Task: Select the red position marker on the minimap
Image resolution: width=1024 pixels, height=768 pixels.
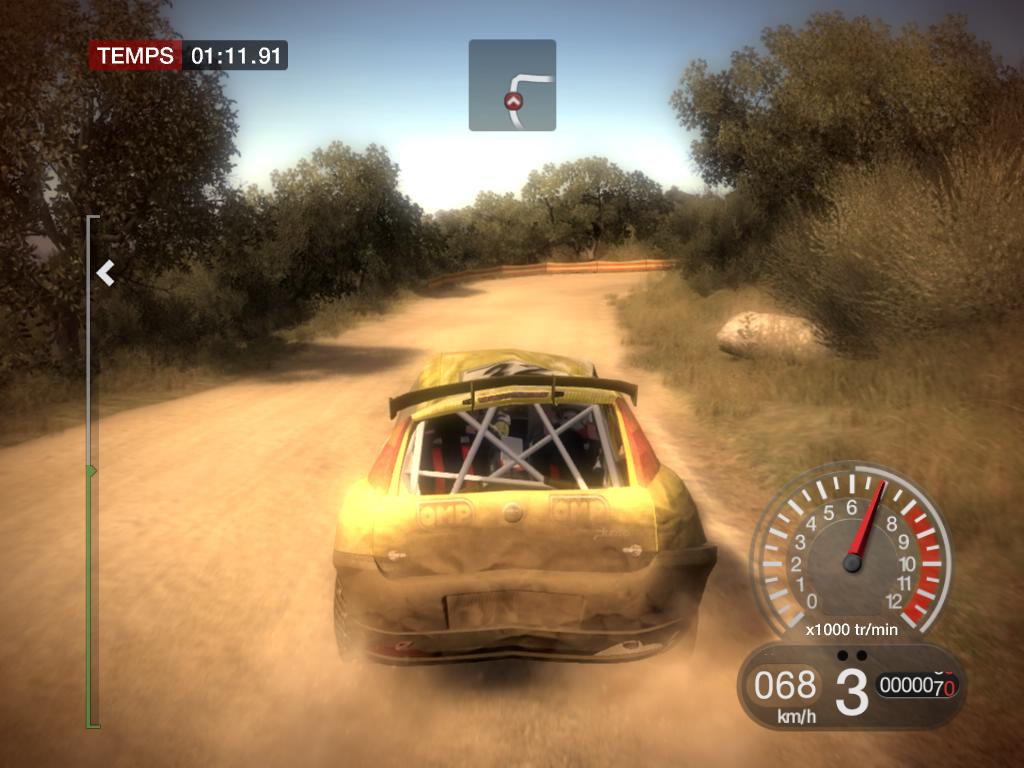Action: coord(513,101)
